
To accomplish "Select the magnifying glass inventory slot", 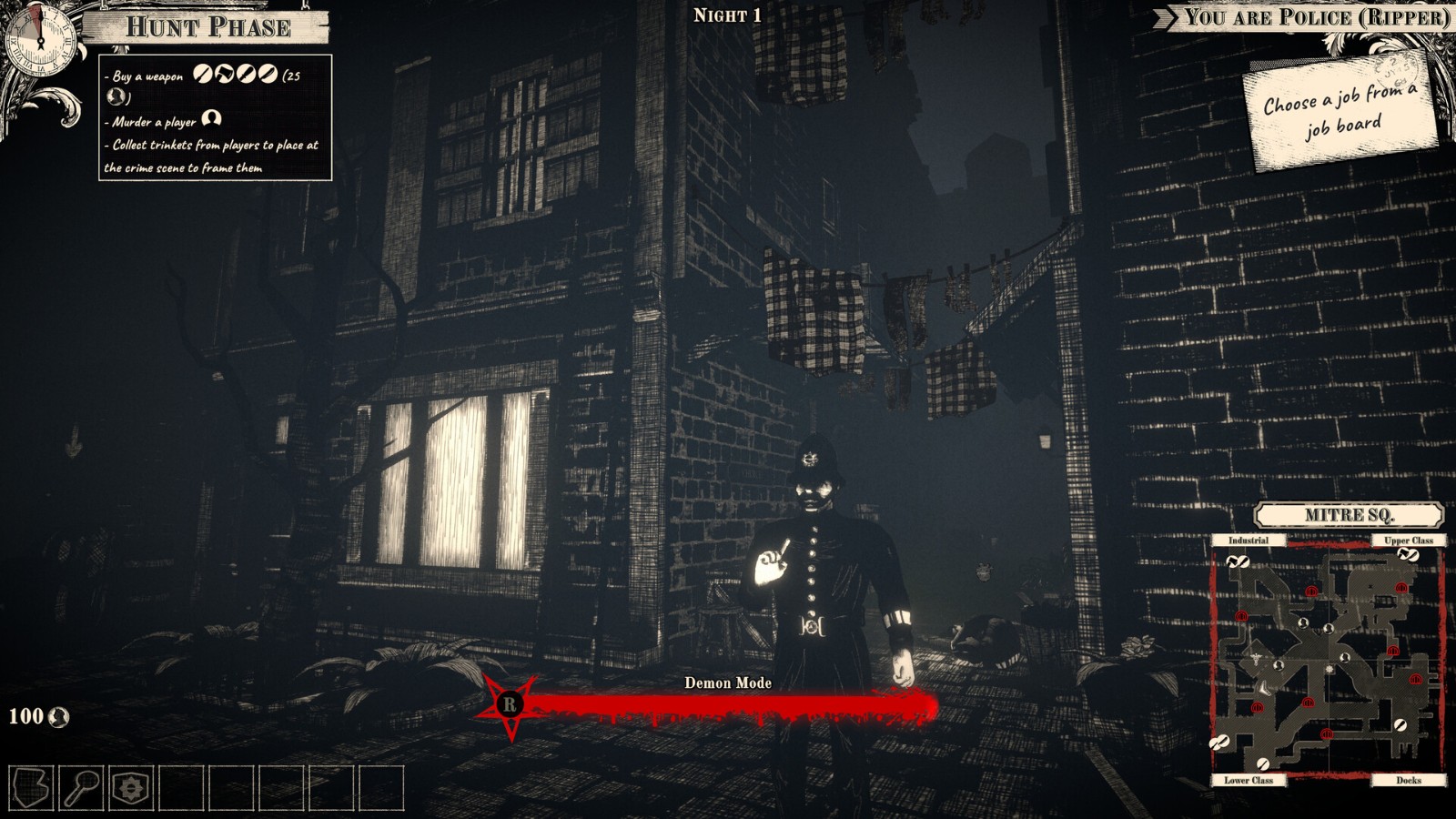I will click(81, 787).
